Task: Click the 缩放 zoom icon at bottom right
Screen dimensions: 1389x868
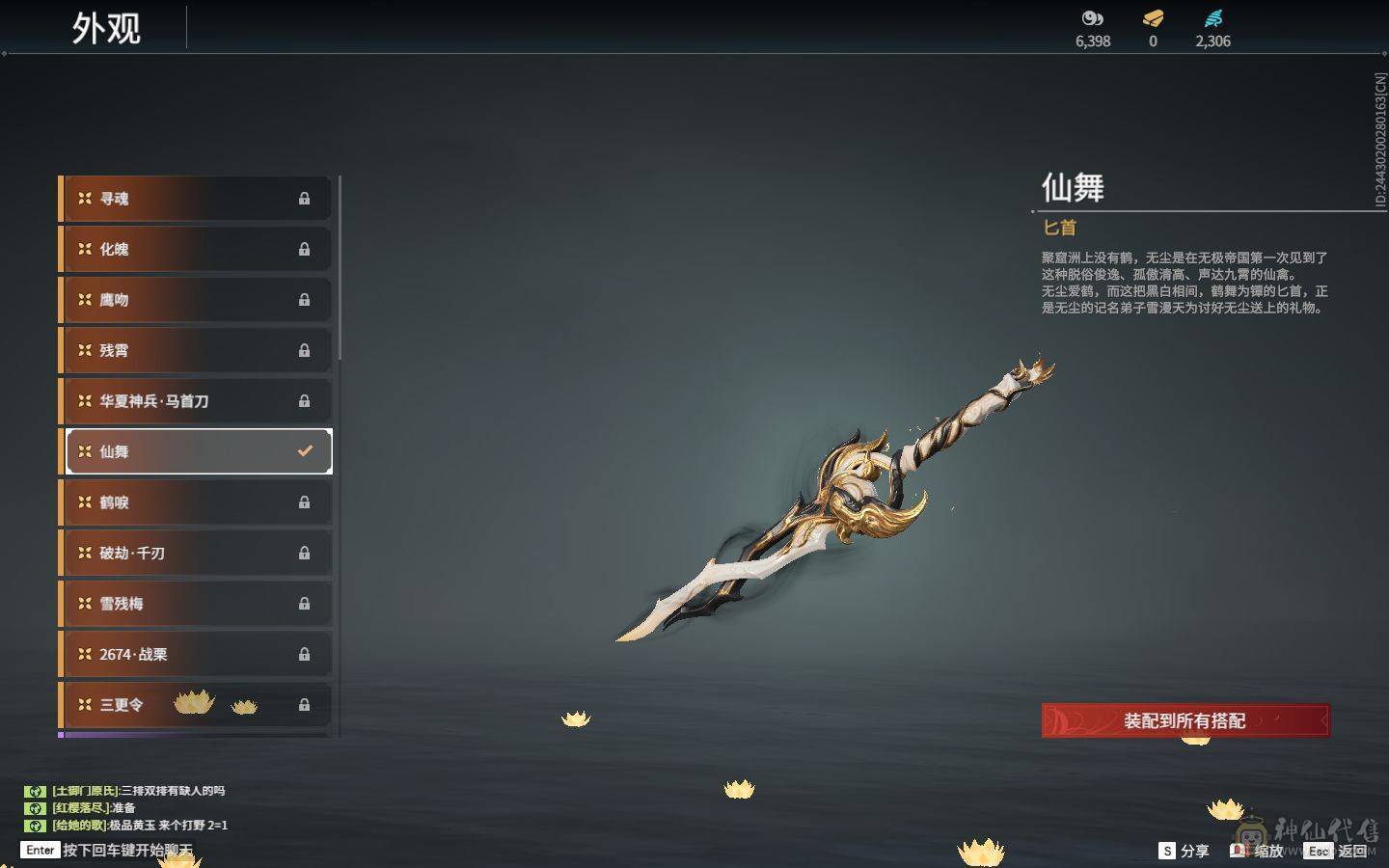Action: [1239, 851]
